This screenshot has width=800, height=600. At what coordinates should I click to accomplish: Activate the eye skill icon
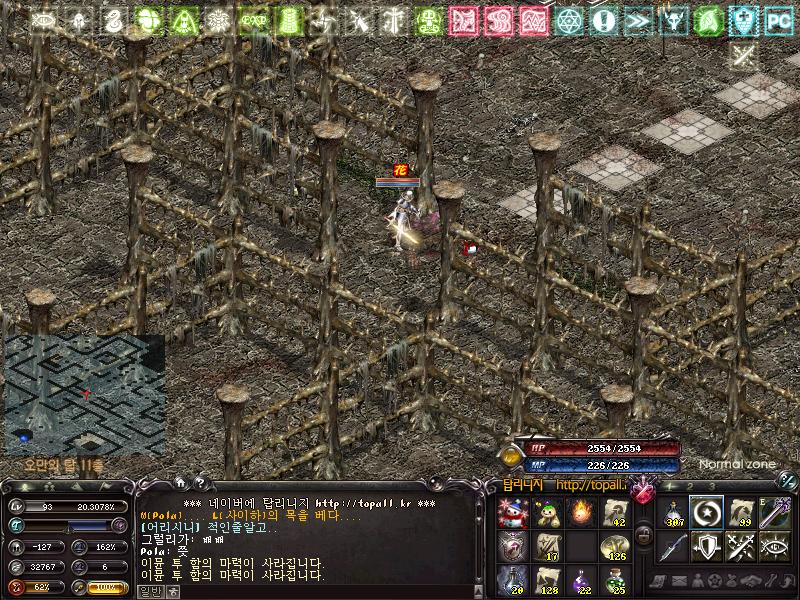tap(775, 548)
